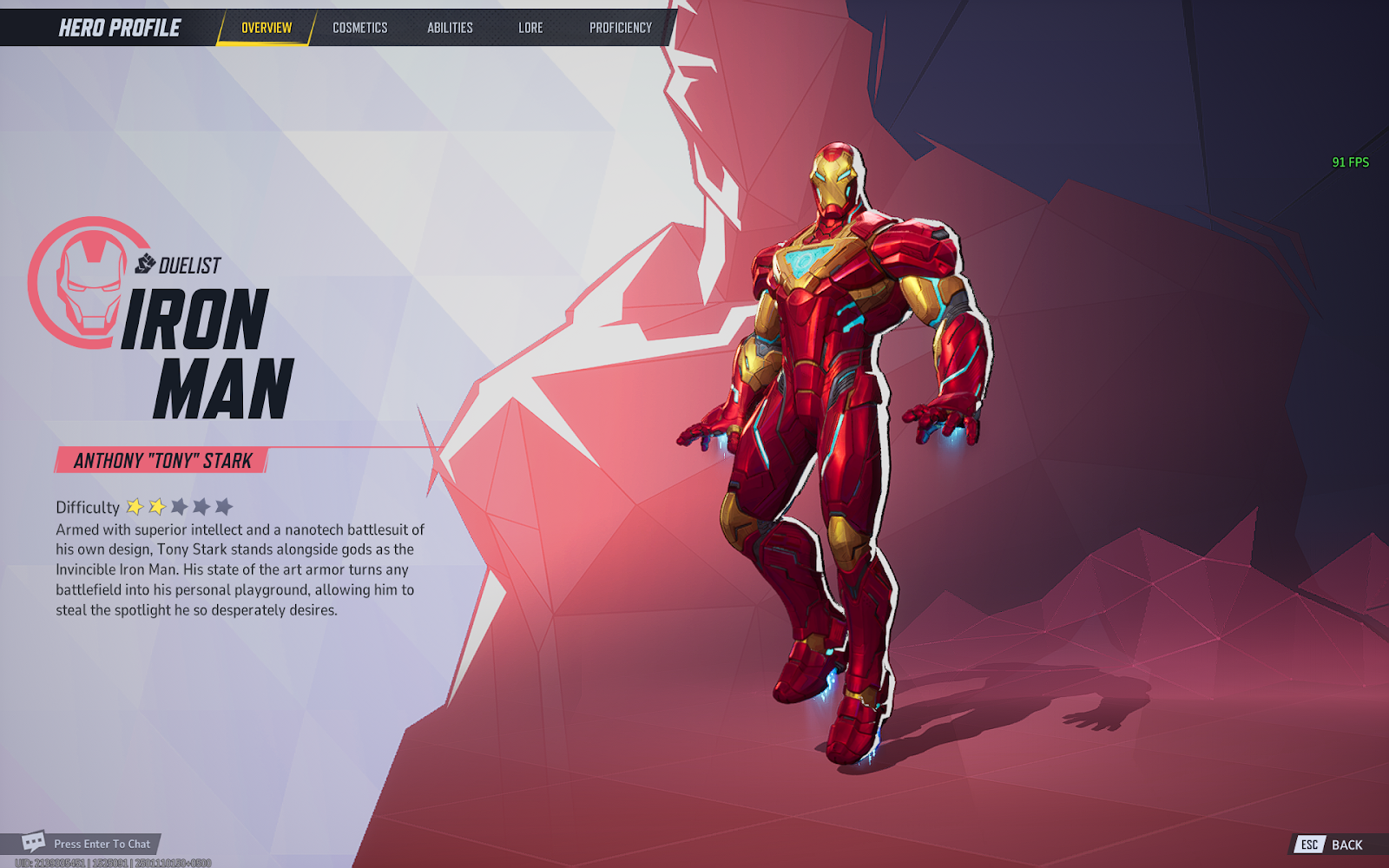Switch to the Overview tab
Image resolution: width=1389 pixels, height=868 pixels.
coord(267,28)
